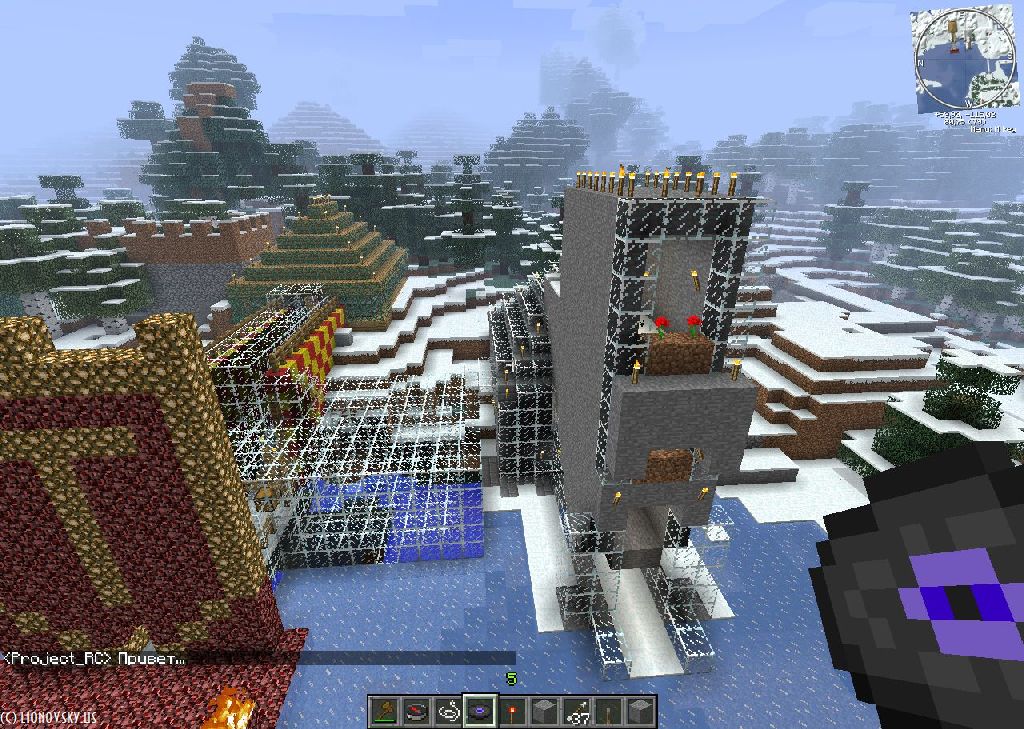This screenshot has height=729, width=1024.
Task: Select the compass in the hotbar
Action: pos(416,712)
